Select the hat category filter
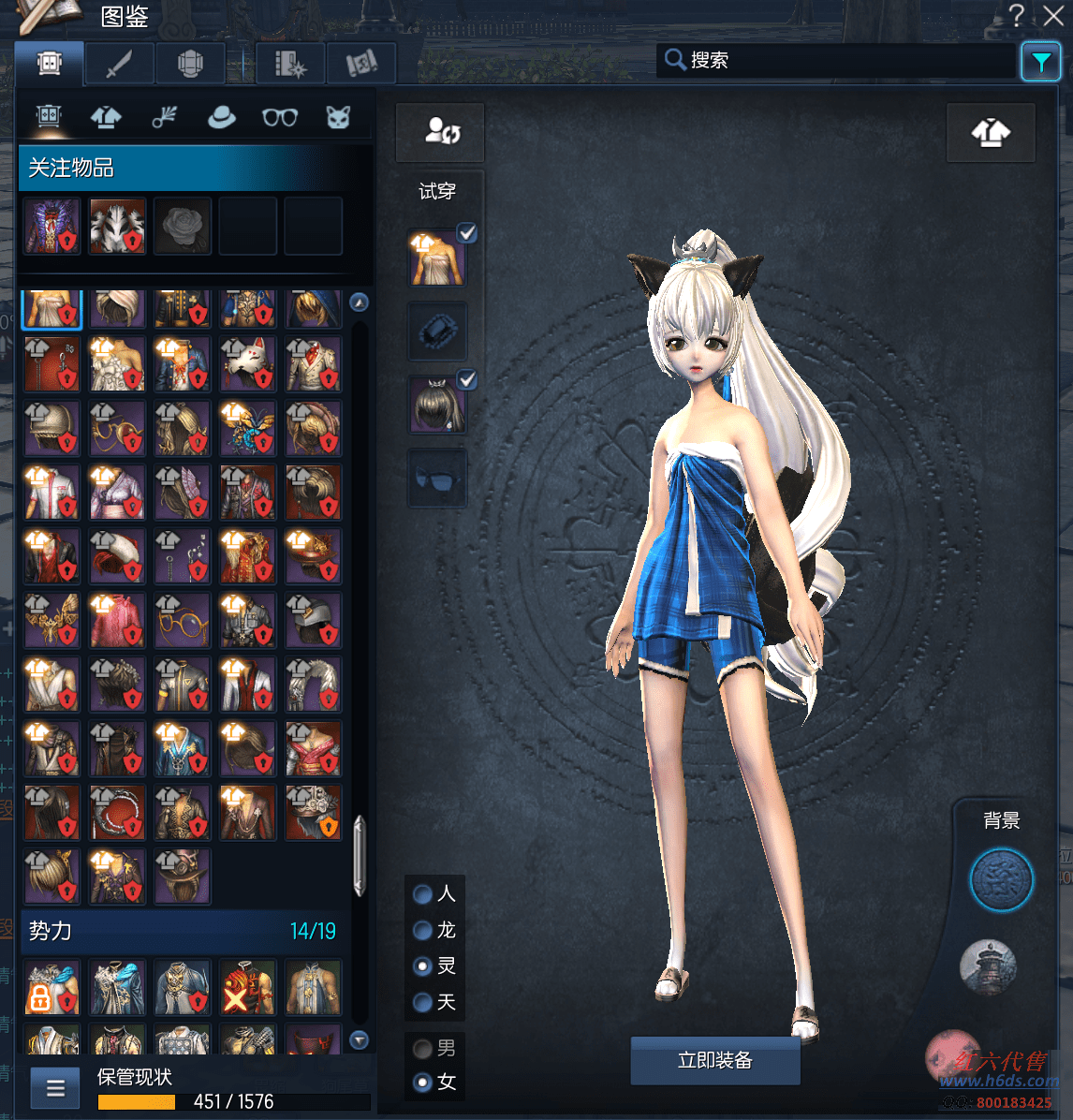Screen dimensions: 1073x1120 221,117
